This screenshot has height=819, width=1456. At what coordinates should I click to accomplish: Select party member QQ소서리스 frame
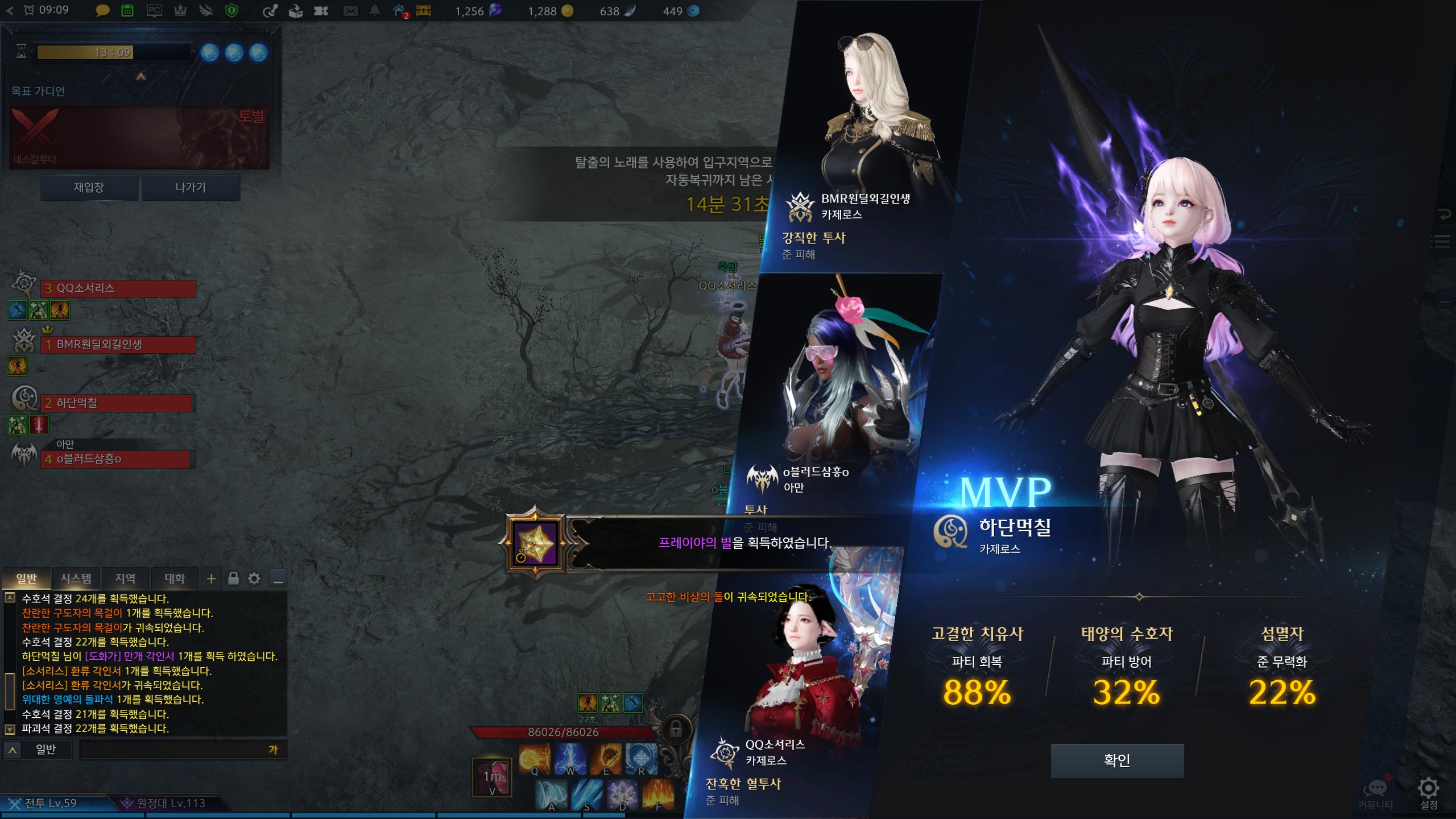point(118,288)
